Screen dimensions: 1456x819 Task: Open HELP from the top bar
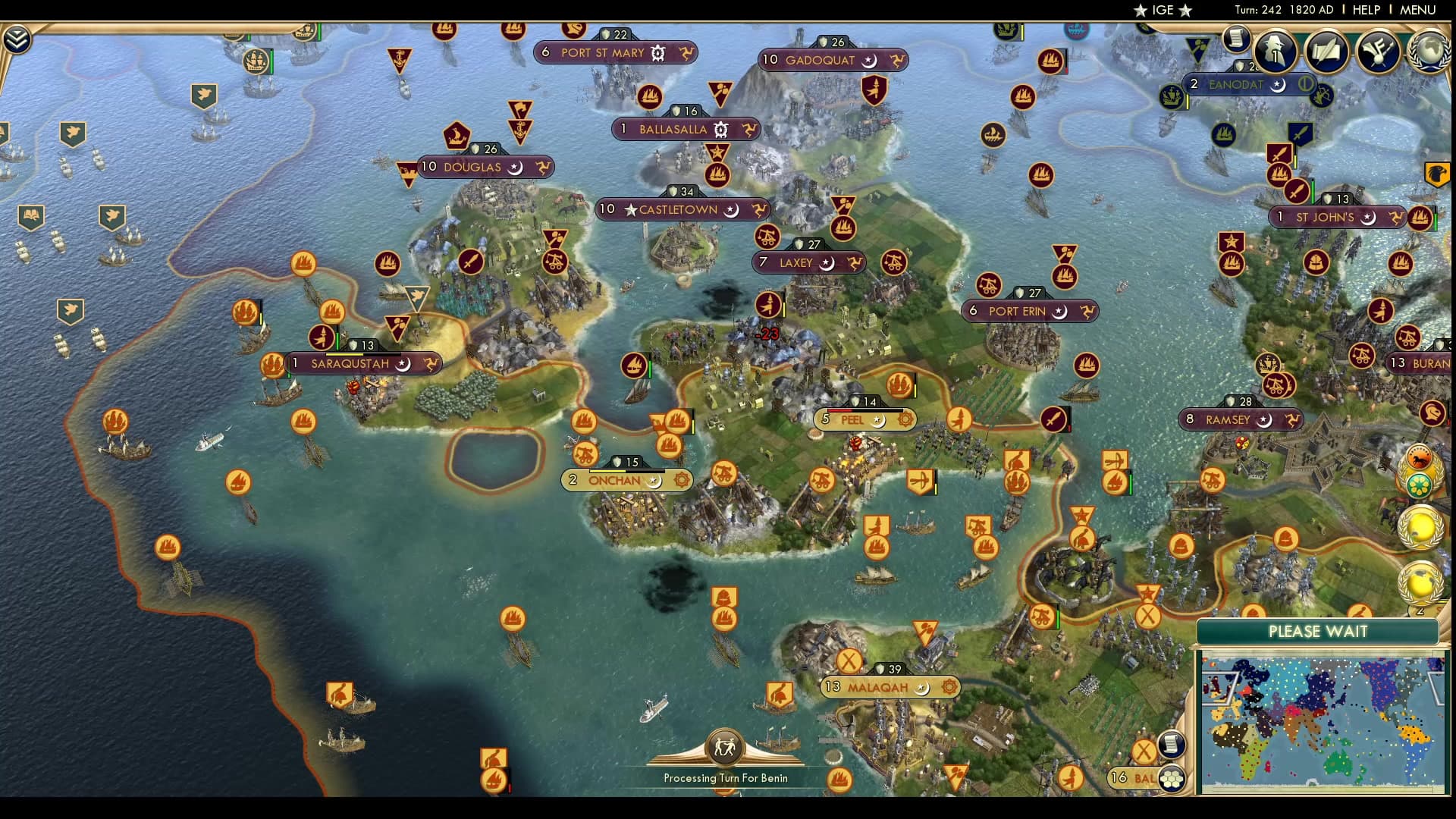1365,10
